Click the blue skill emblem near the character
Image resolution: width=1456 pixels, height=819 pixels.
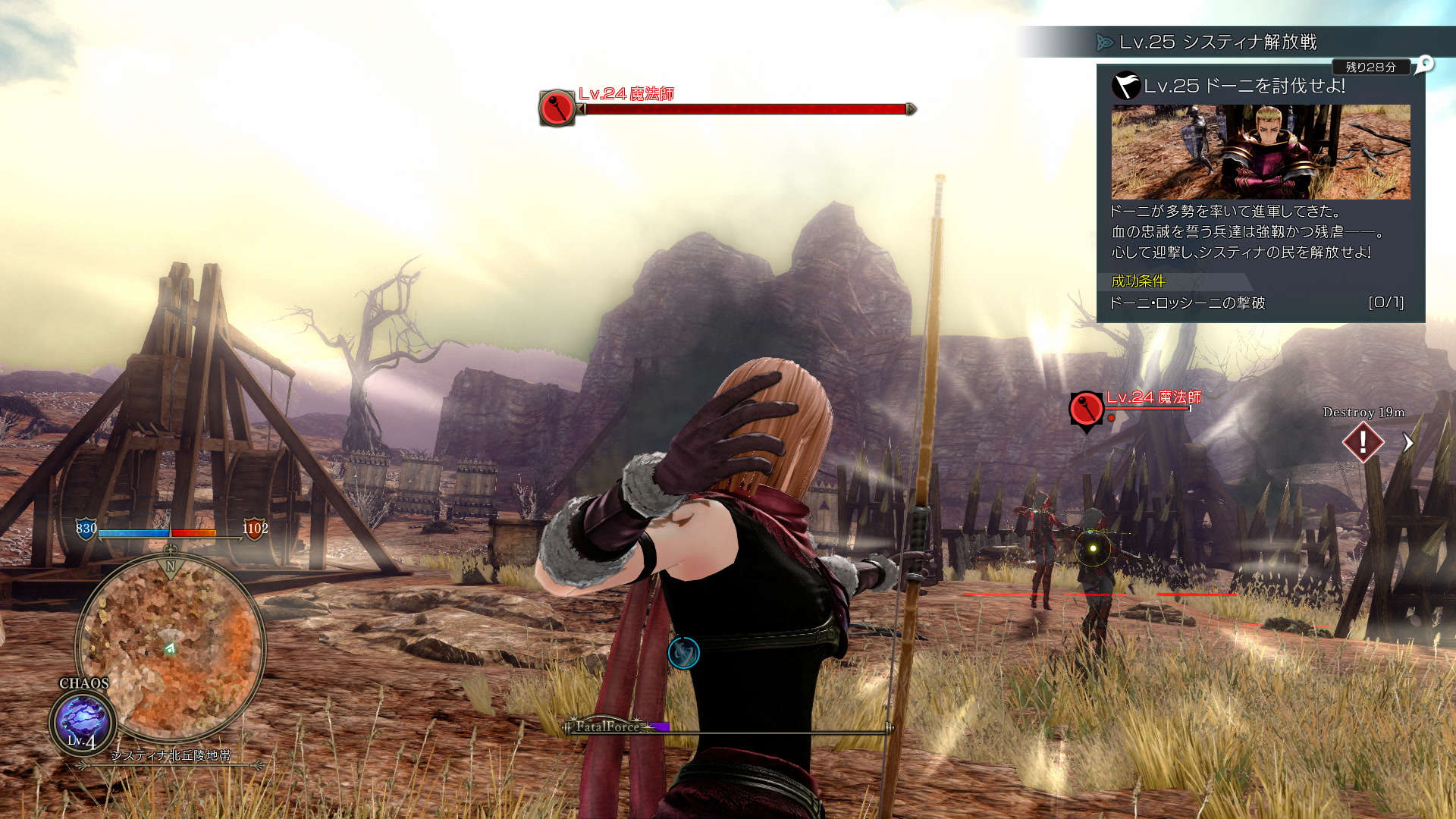tap(683, 653)
